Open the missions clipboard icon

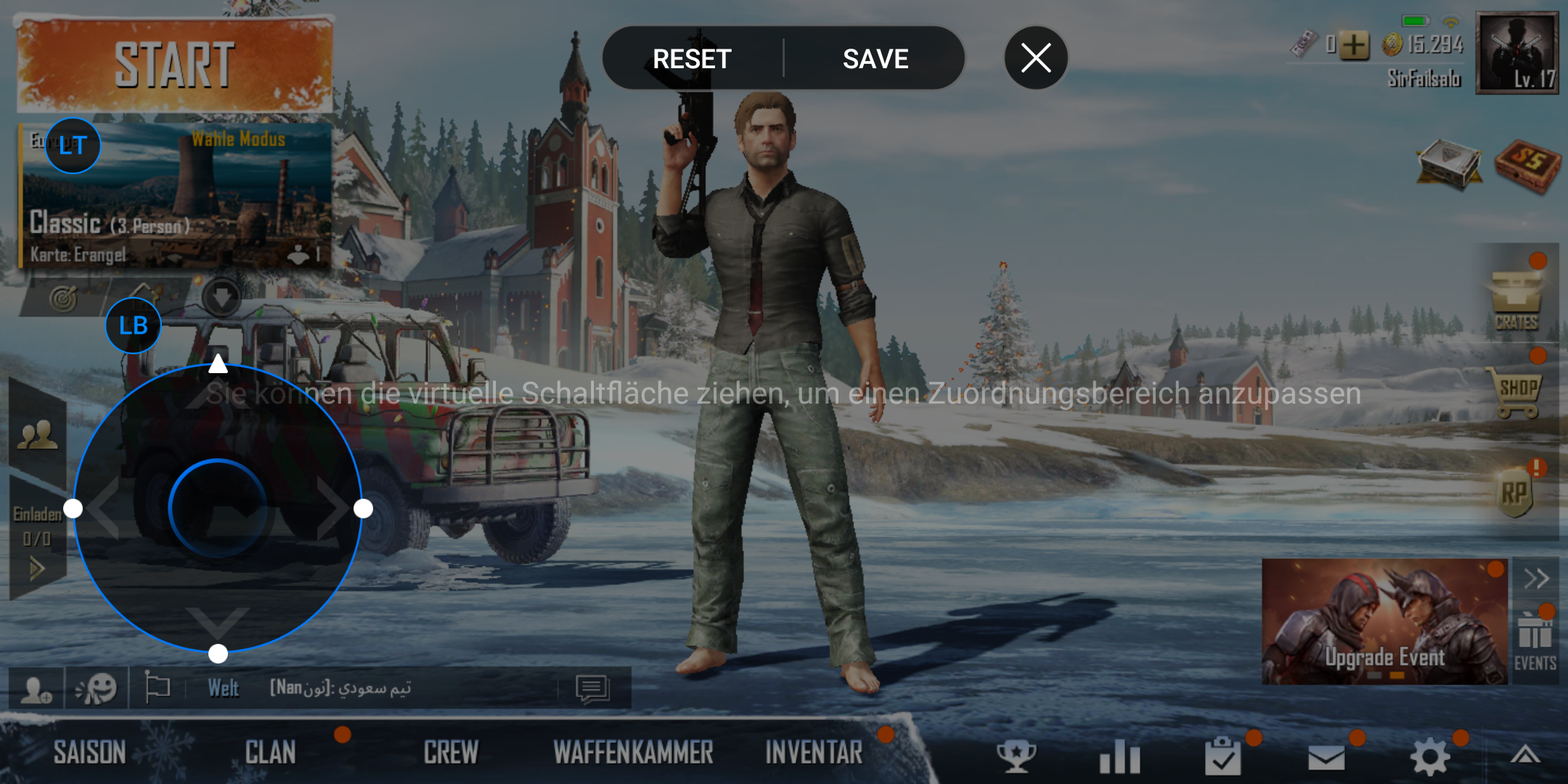click(x=1222, y=756)
